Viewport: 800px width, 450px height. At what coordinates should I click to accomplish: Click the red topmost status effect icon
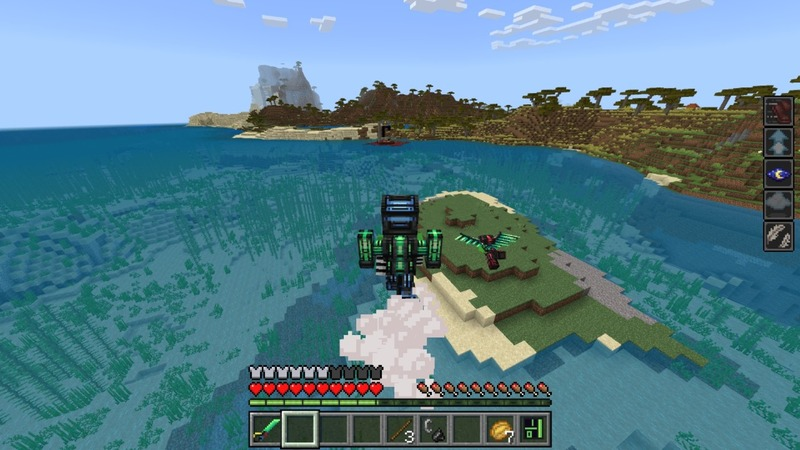point(778,111)
